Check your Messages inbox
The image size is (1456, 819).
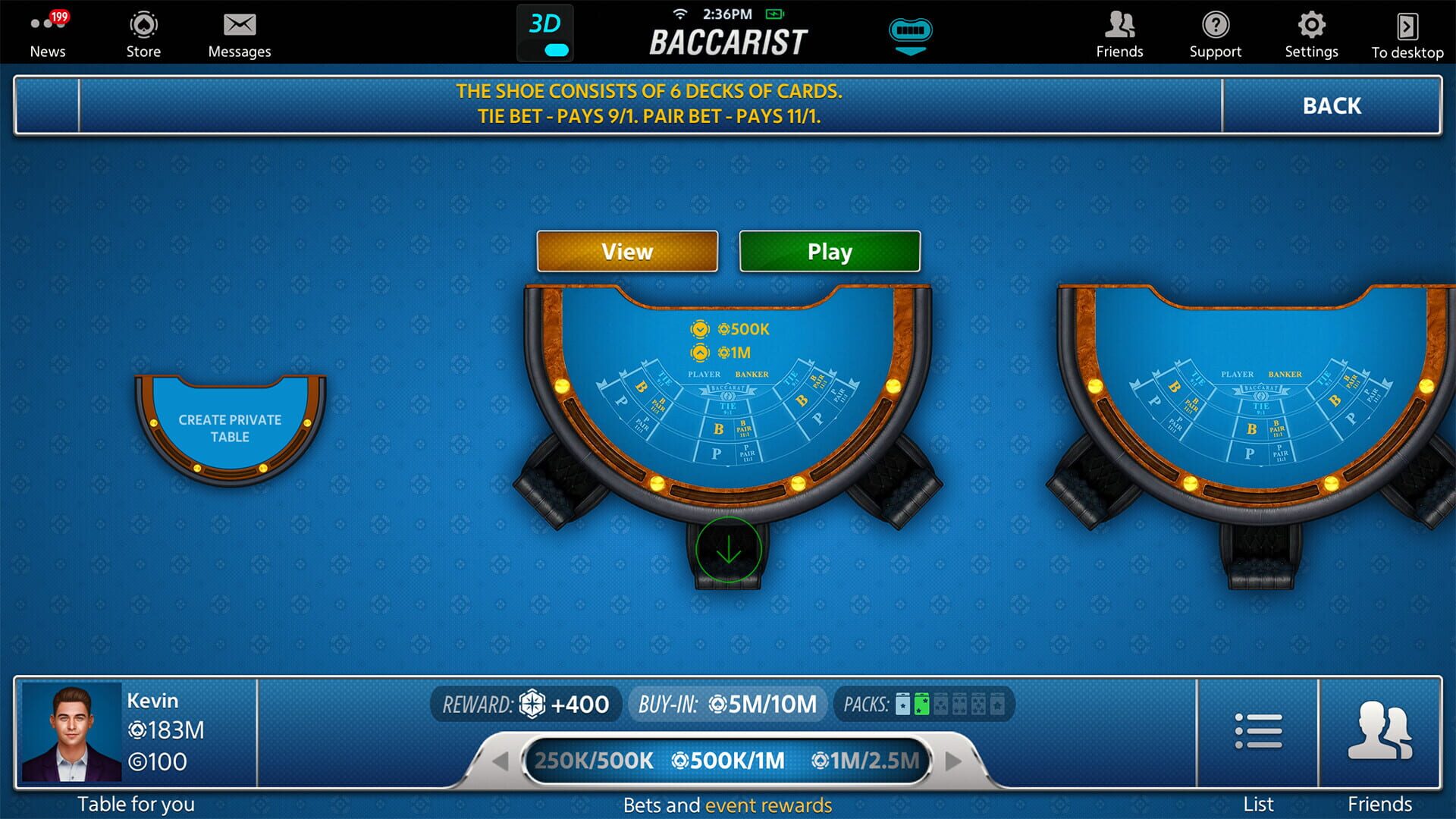coord(239,32)
